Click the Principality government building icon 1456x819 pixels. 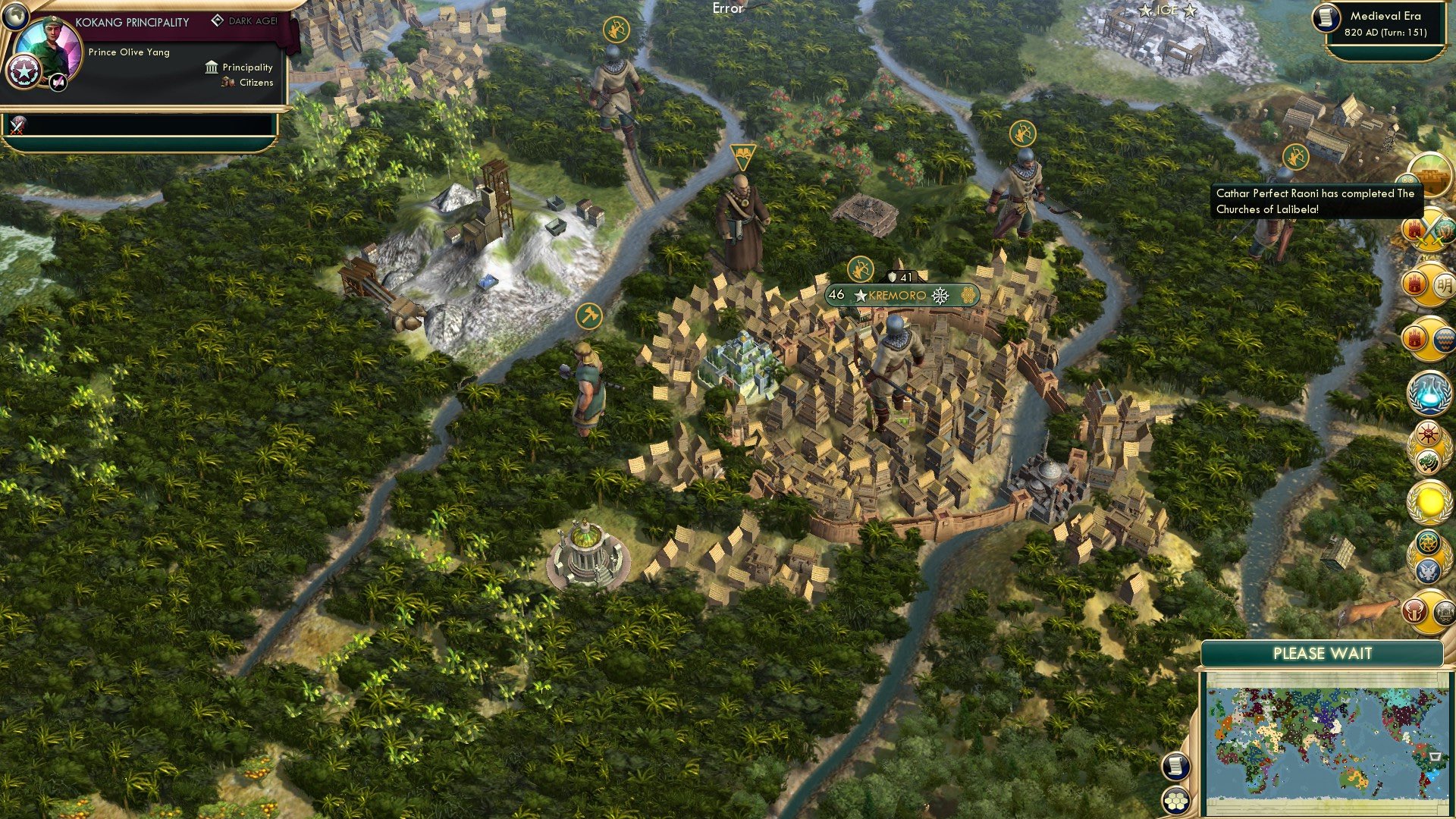211,67
